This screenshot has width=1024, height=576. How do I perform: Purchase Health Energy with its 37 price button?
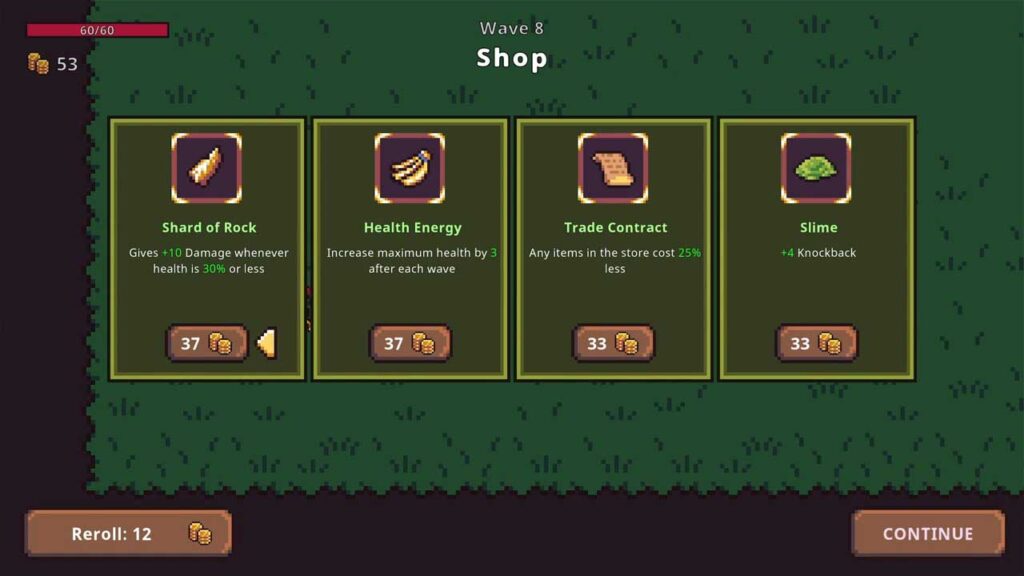[x=410, y=343]
